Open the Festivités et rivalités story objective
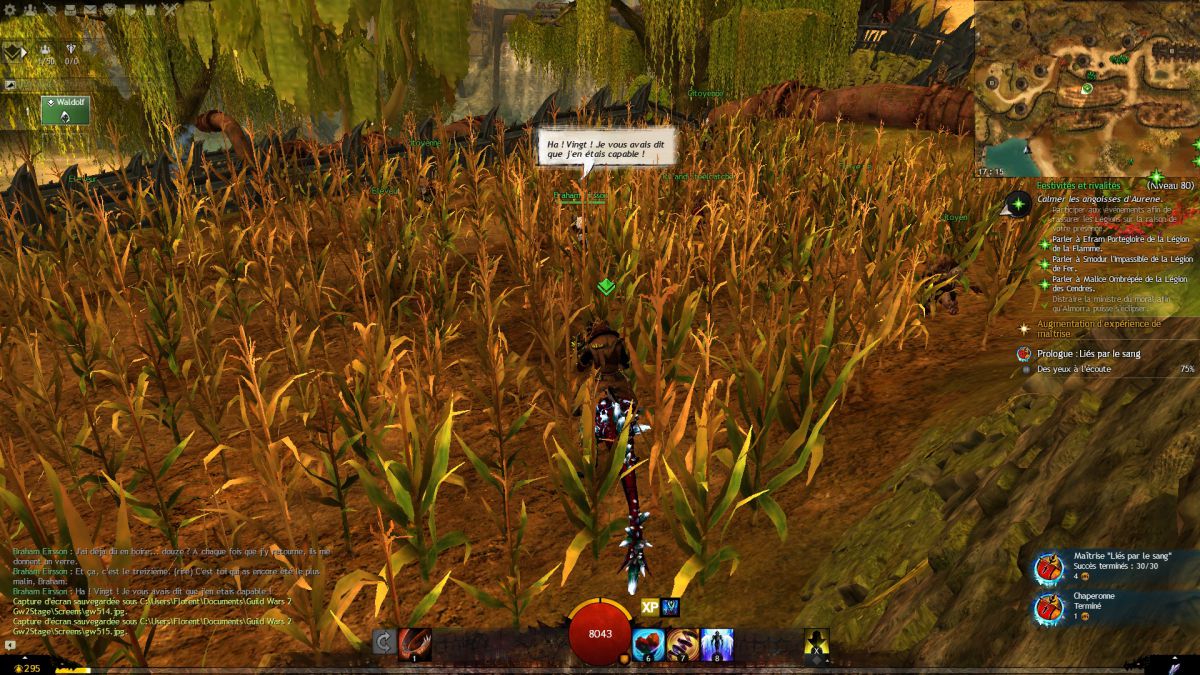Image resolution: width=1200 pixels, height=675 pixels. tap(1078, 185)
